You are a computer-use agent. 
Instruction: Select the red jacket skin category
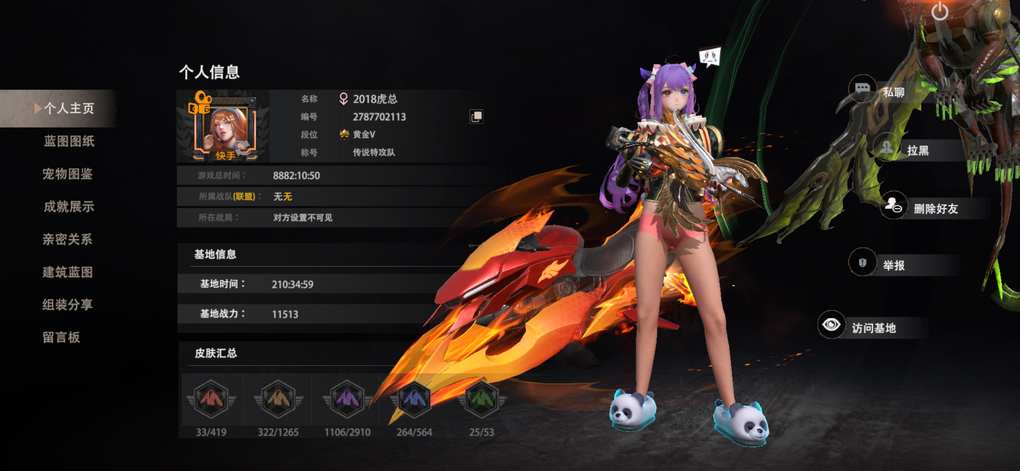point(209,400)
